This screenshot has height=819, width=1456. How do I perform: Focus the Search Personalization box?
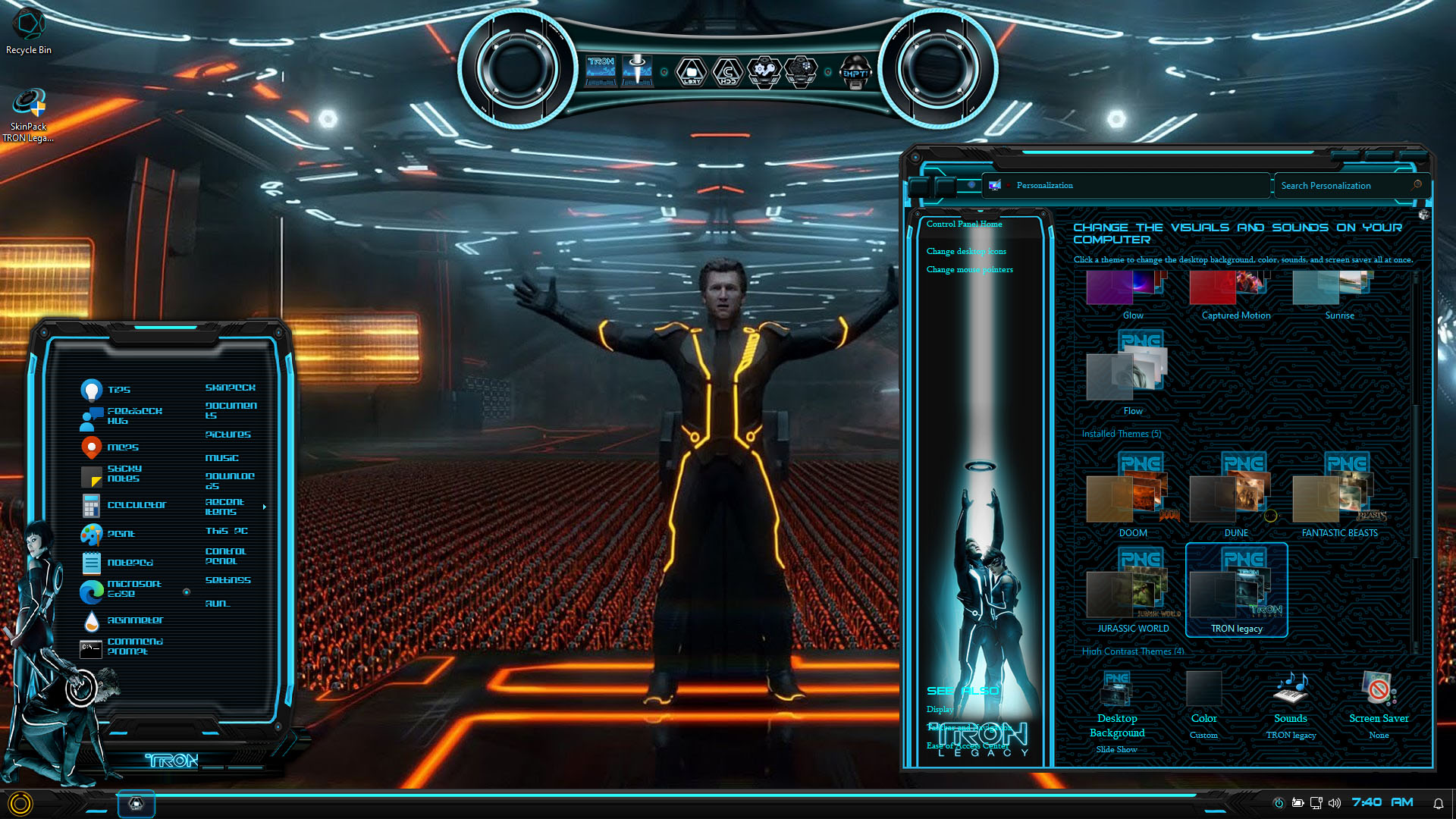[x=1342, y=186]
